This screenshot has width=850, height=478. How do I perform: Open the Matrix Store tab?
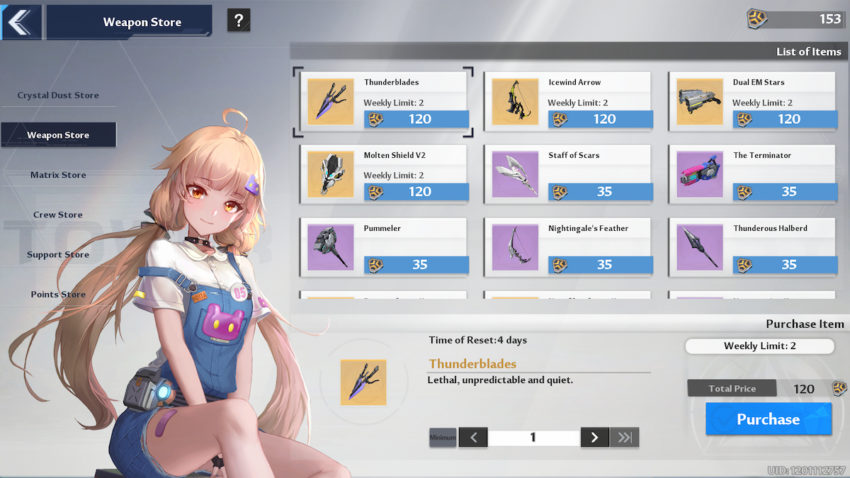[58, 175]
